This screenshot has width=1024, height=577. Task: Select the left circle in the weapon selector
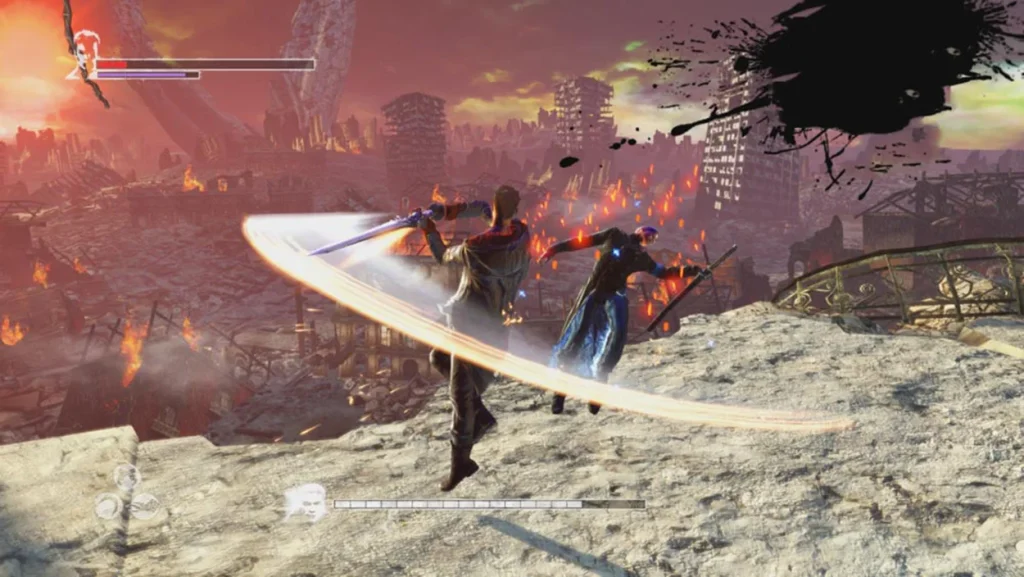point(109,506)
